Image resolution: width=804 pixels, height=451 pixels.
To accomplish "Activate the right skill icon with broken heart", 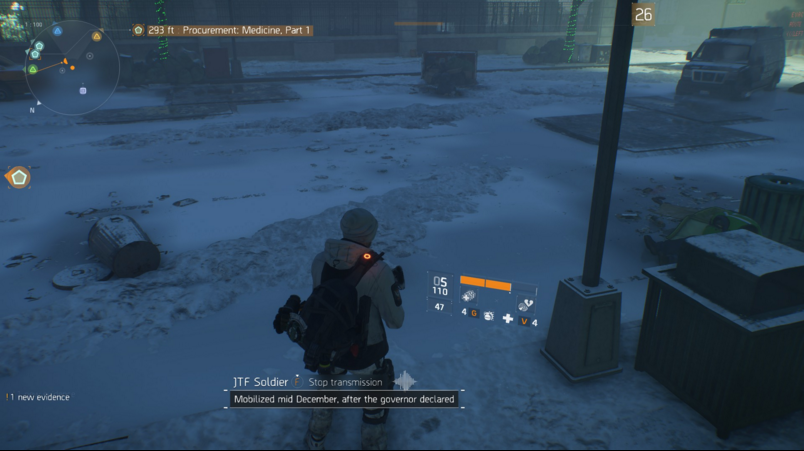I will (526, 305).
